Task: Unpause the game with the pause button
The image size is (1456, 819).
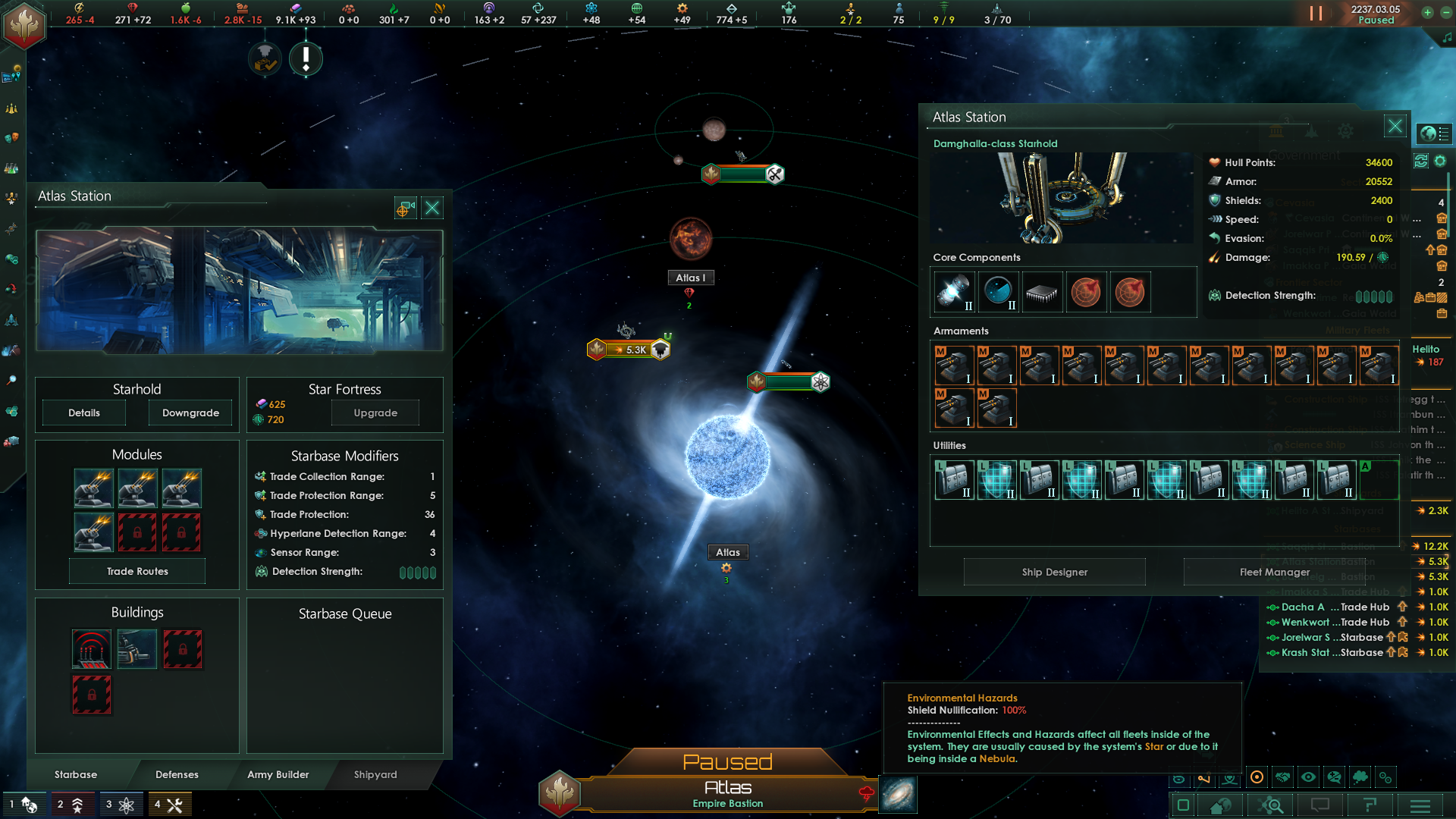Action: (x=1316, y=13)
